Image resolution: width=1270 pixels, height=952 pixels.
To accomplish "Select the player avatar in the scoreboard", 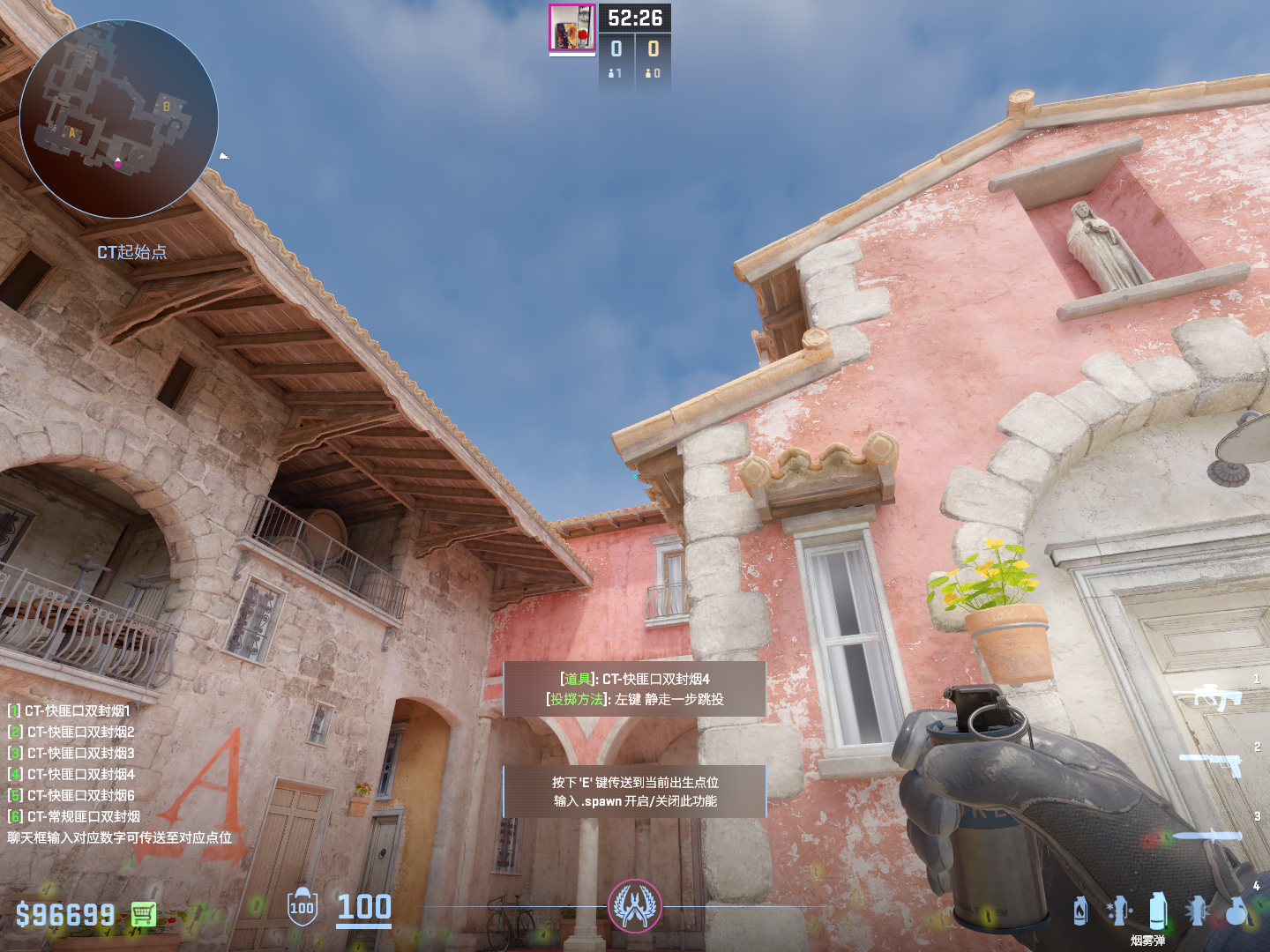I will tap(572, 28).
